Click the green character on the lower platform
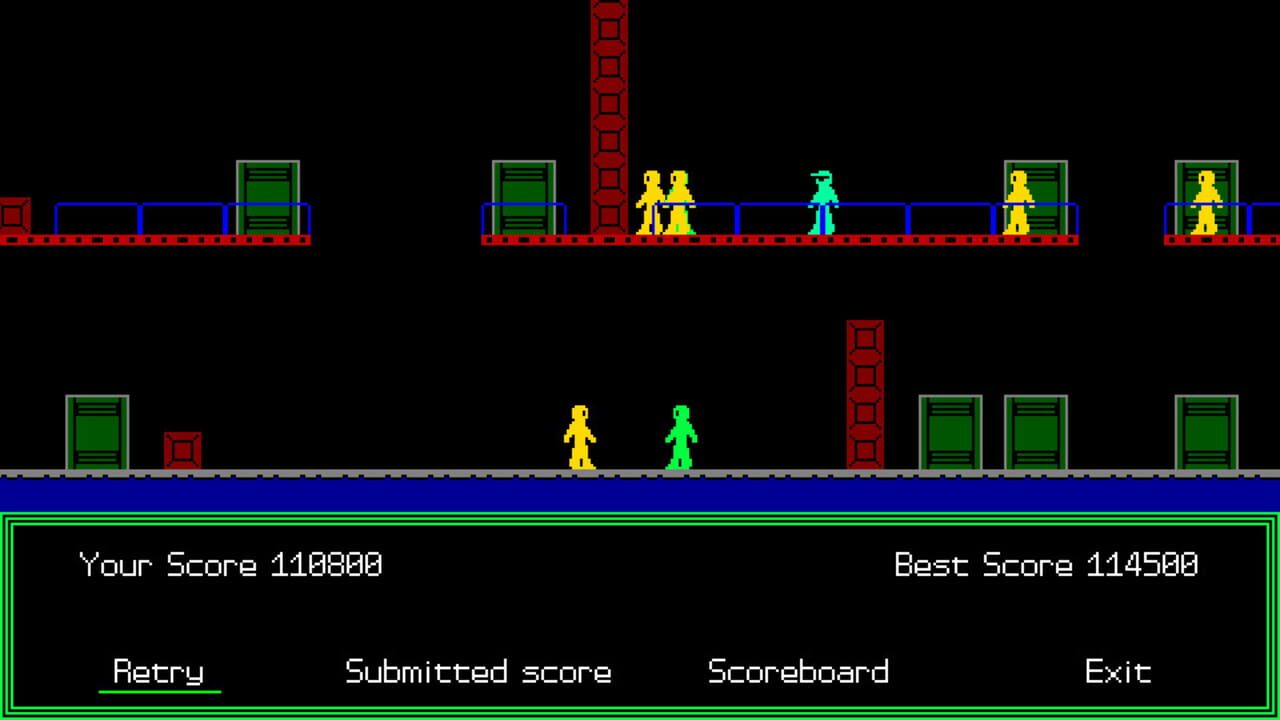 [680, 435]
